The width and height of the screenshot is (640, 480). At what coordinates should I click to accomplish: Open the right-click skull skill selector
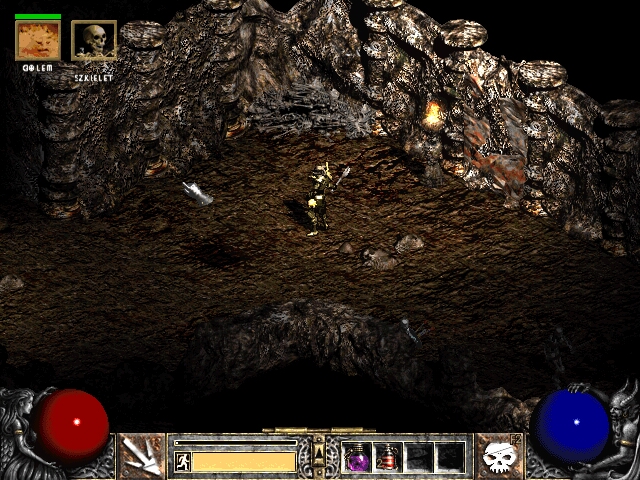497,456
